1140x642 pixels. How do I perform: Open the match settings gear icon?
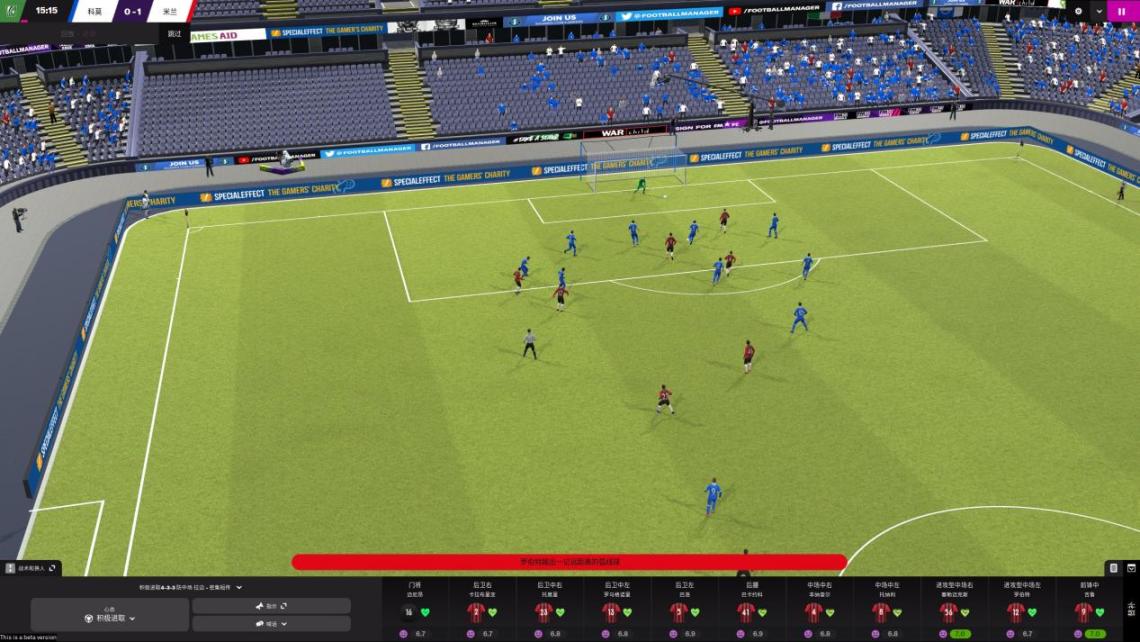coord(1078,11)
